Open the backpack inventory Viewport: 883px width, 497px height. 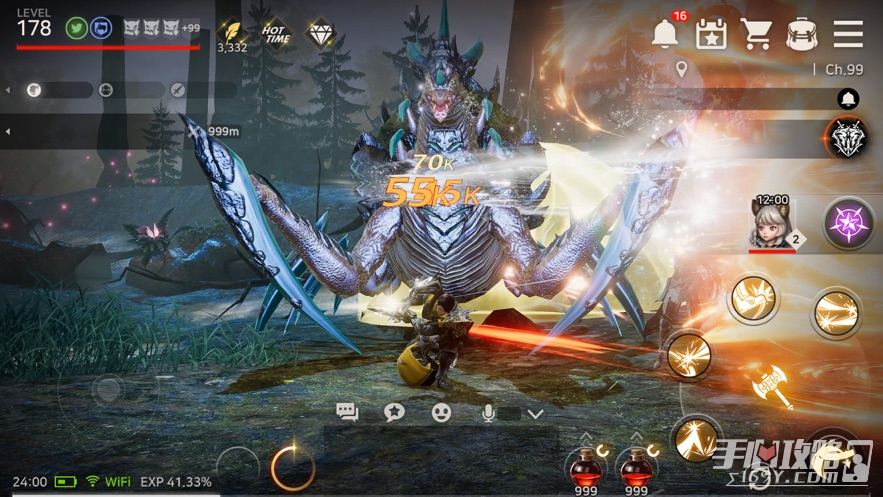tap(801, 33)
